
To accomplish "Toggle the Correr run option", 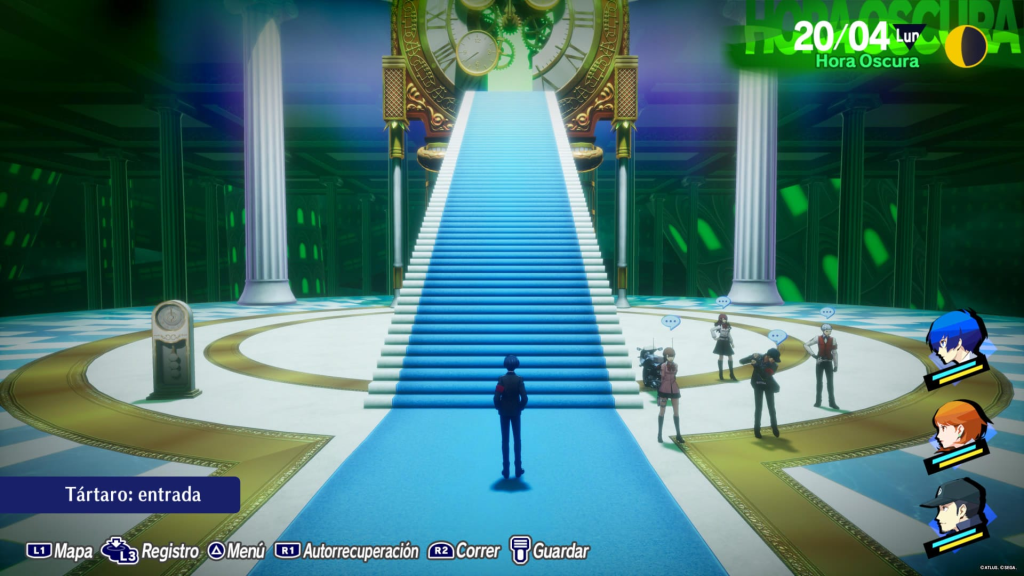I will pyautogui.click(x=466, y=551).
